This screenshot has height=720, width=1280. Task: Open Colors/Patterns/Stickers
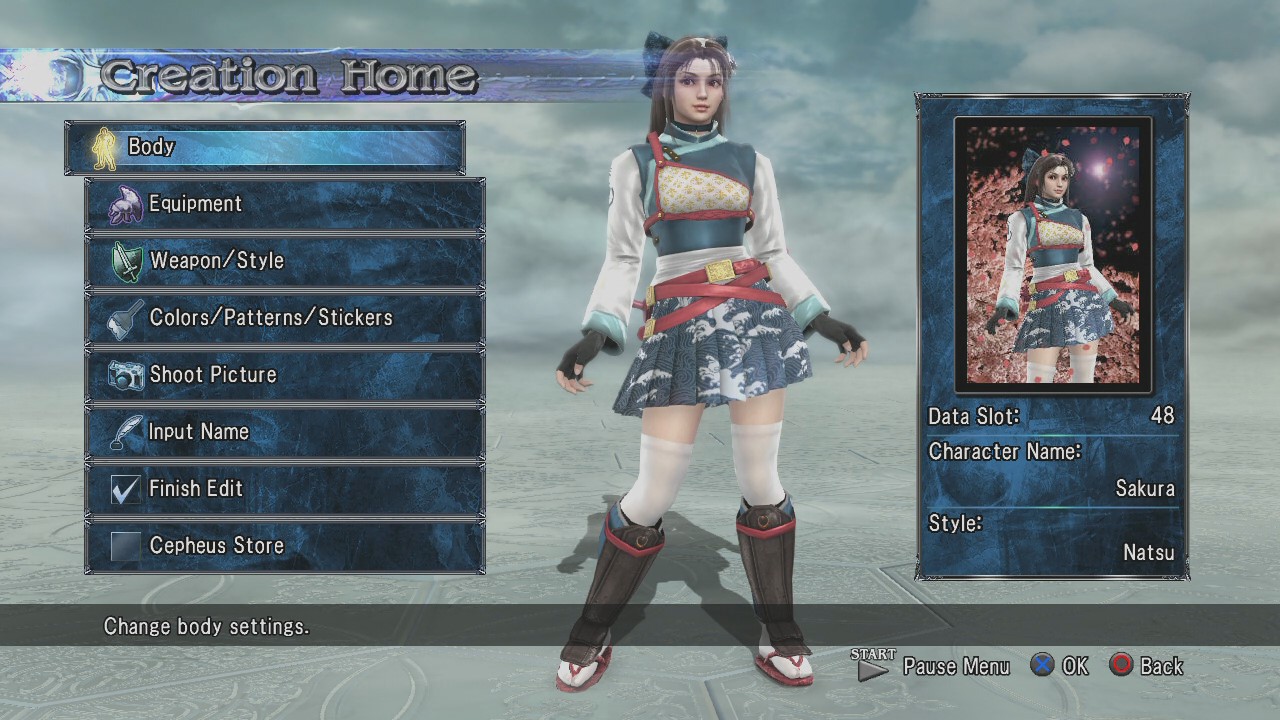point(285,318)
